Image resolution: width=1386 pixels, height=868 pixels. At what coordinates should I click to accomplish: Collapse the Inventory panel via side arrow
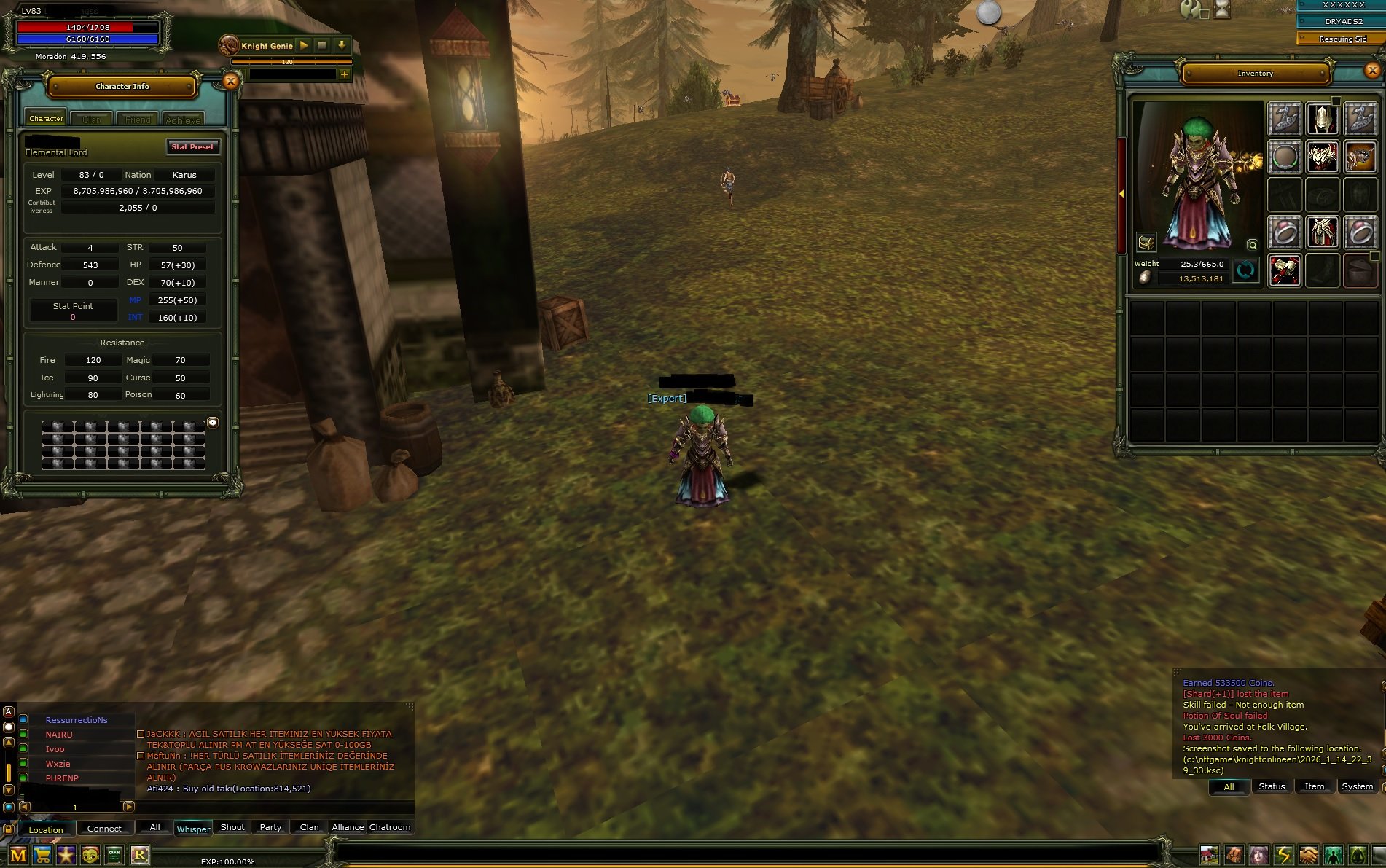pos(1121,193)
